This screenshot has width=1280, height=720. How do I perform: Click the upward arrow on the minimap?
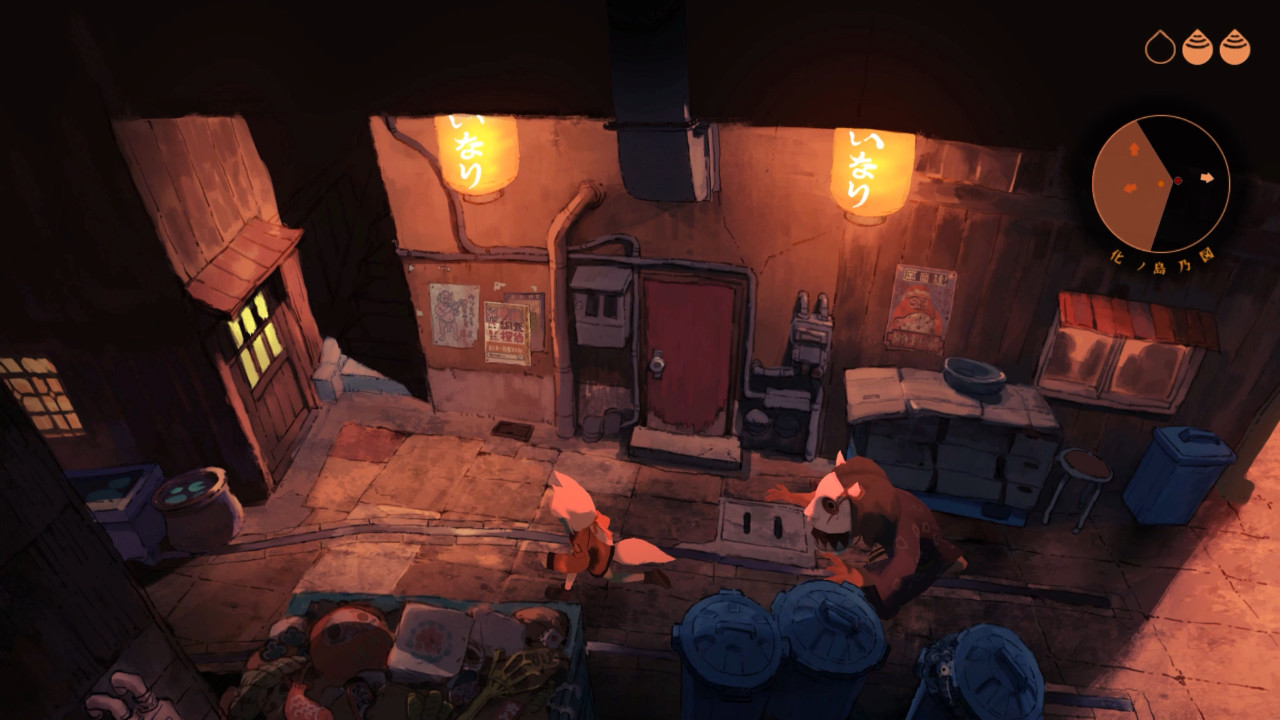1133,148
